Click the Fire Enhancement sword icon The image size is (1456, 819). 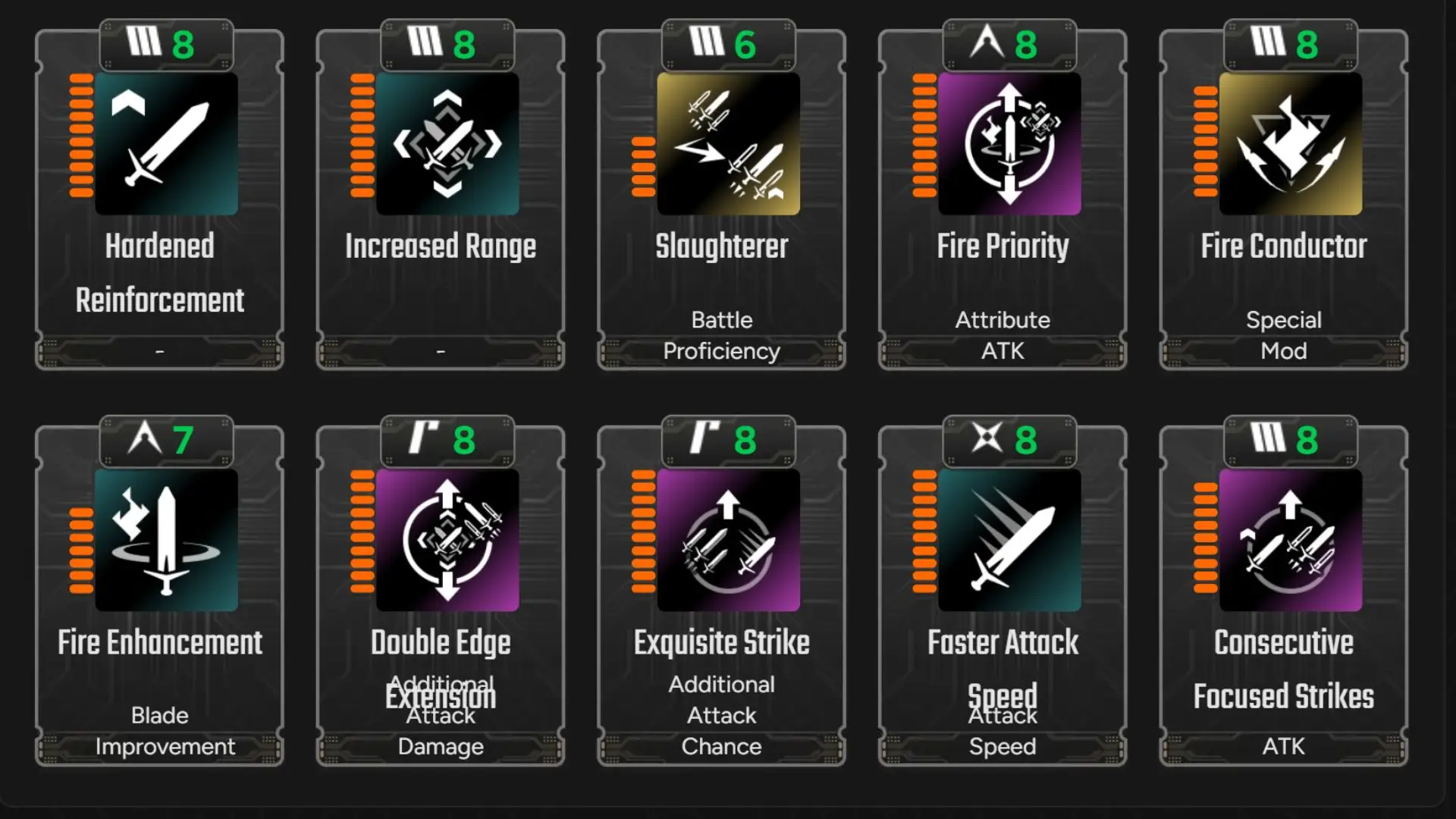click(167, 540)
